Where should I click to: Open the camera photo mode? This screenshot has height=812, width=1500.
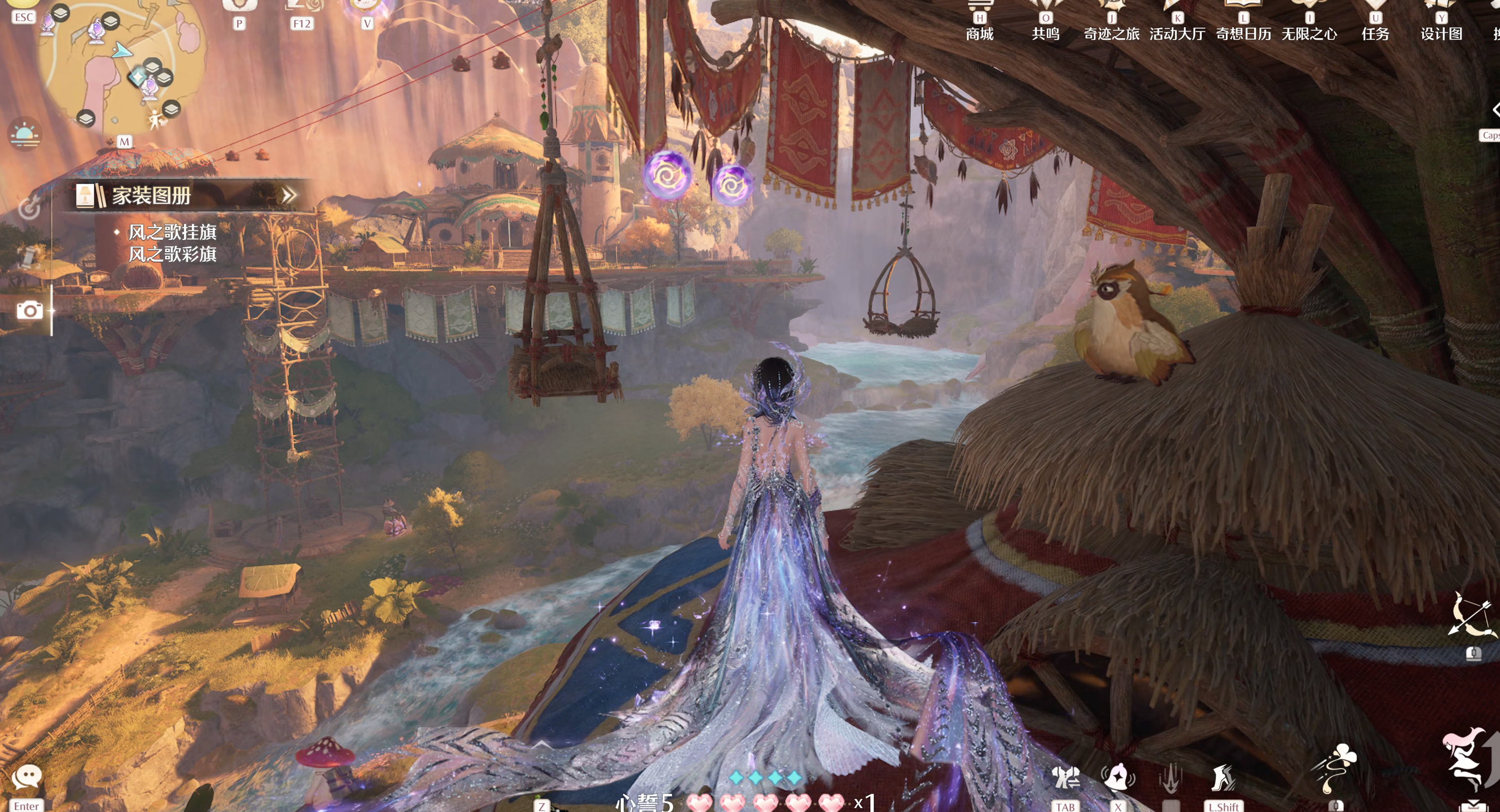29,310
